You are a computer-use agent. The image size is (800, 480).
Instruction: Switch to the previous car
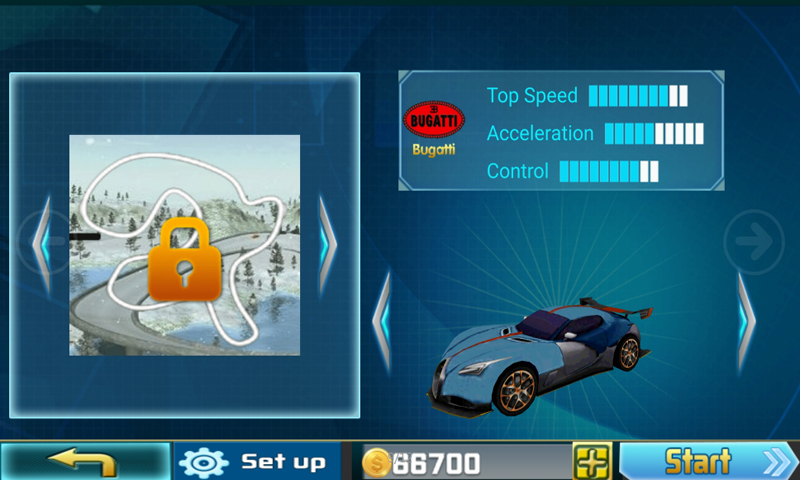point(381,322)
